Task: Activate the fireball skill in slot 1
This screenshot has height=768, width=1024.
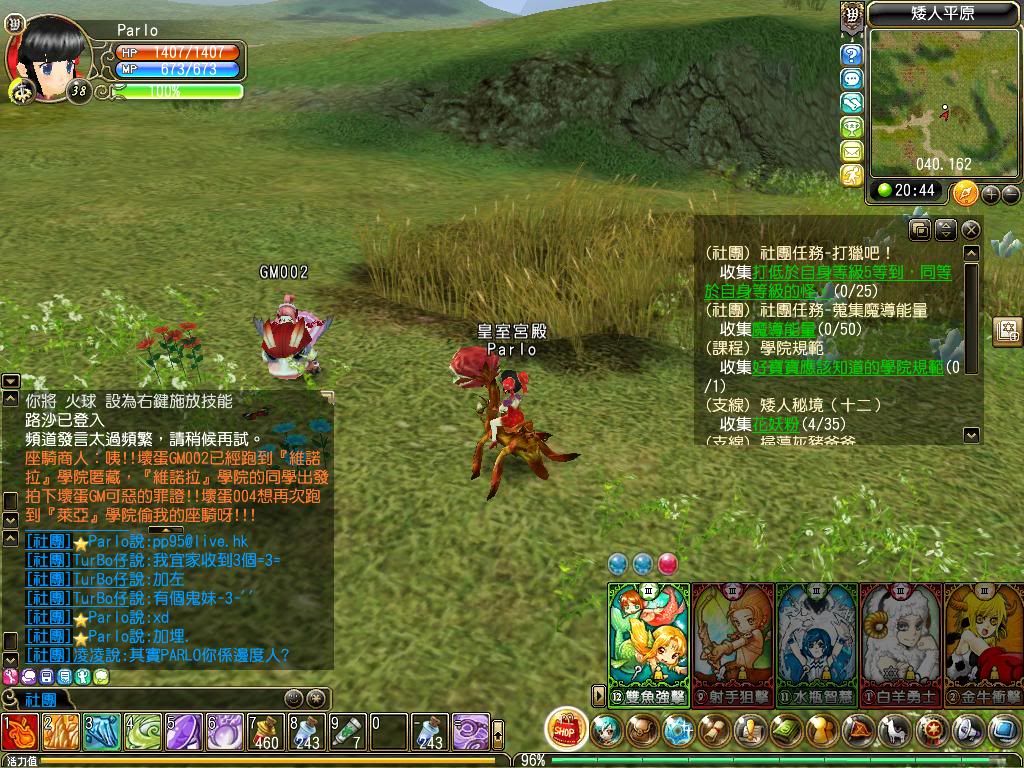Action: point(20,732)
